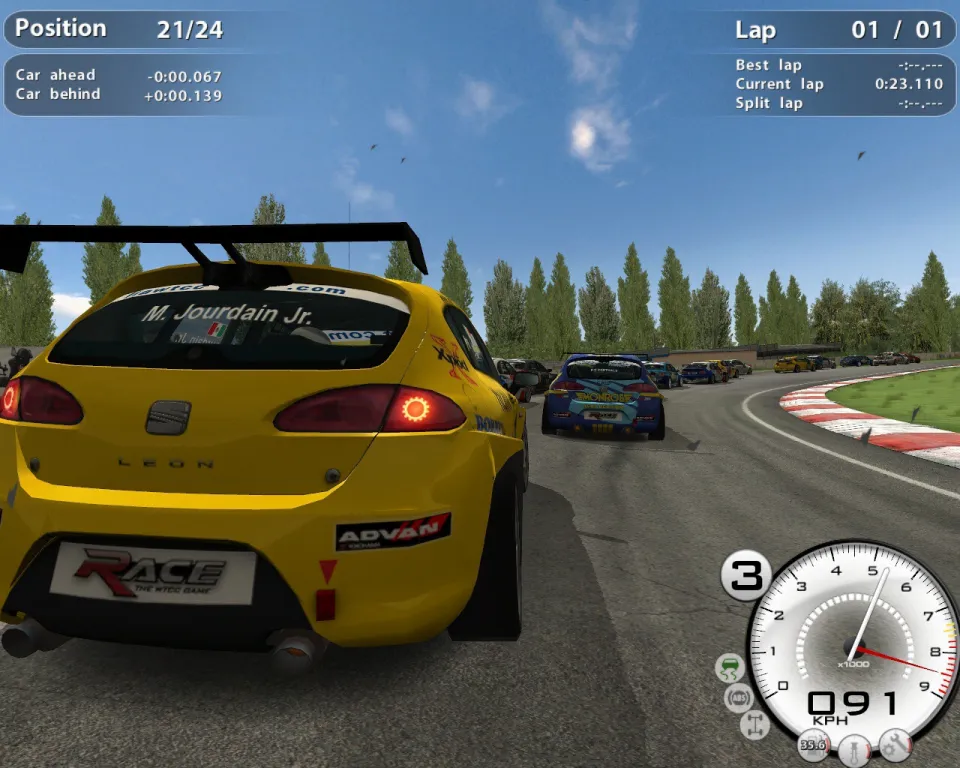Toggle the ABS indicator icon
The width and height of the screenshot is (960, 768).
pos(739,697)
